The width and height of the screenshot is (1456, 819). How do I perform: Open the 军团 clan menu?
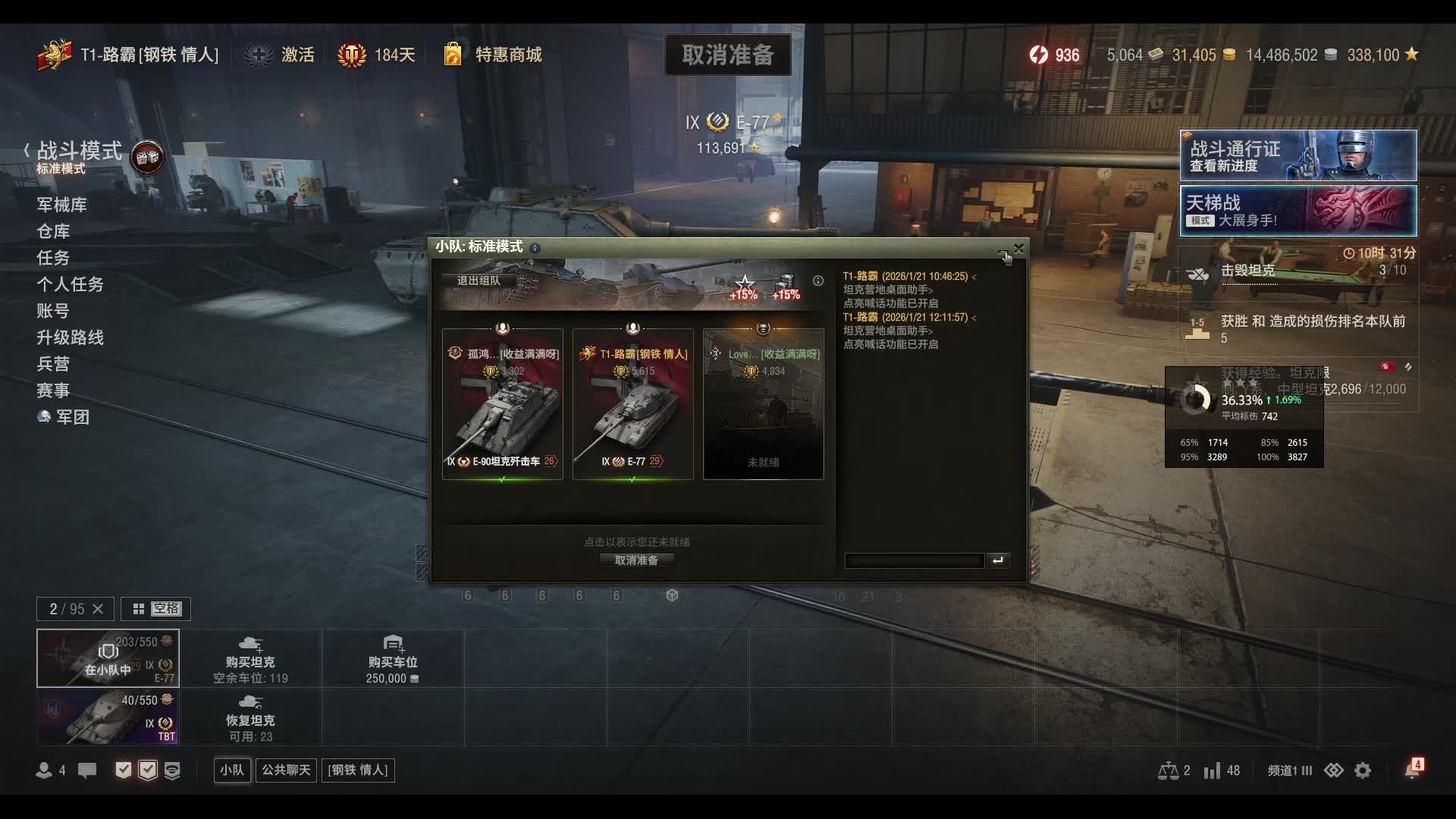[x=72, y=417]
